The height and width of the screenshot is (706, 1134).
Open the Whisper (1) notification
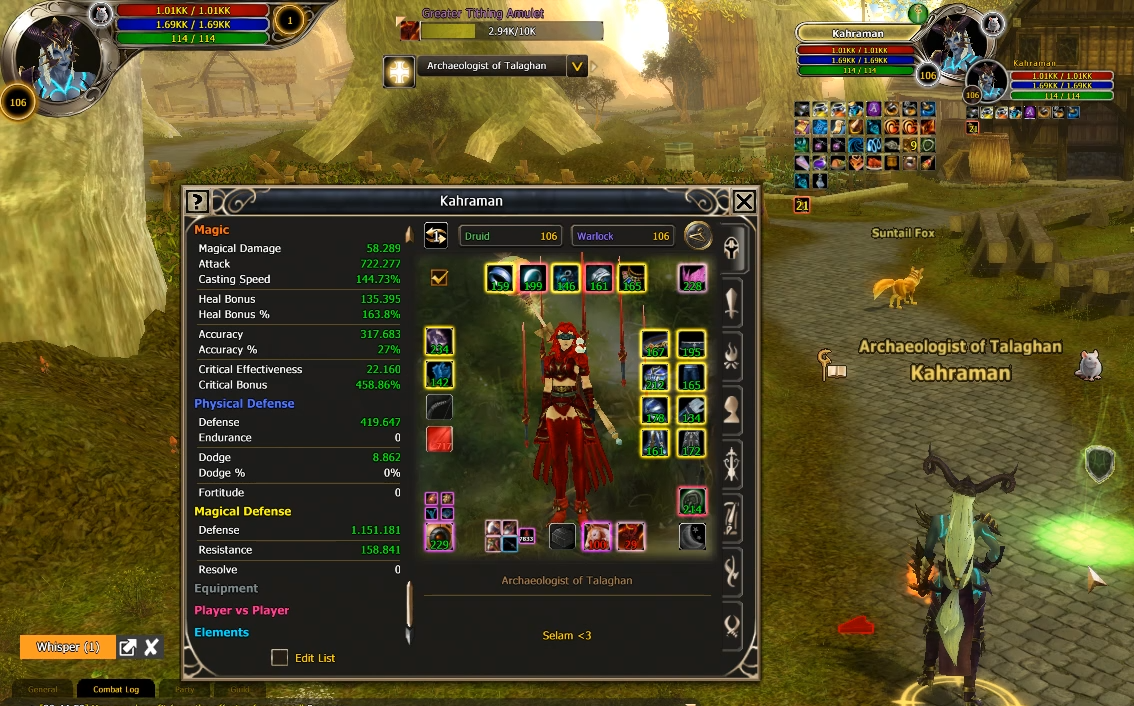(x=67, y=647)
